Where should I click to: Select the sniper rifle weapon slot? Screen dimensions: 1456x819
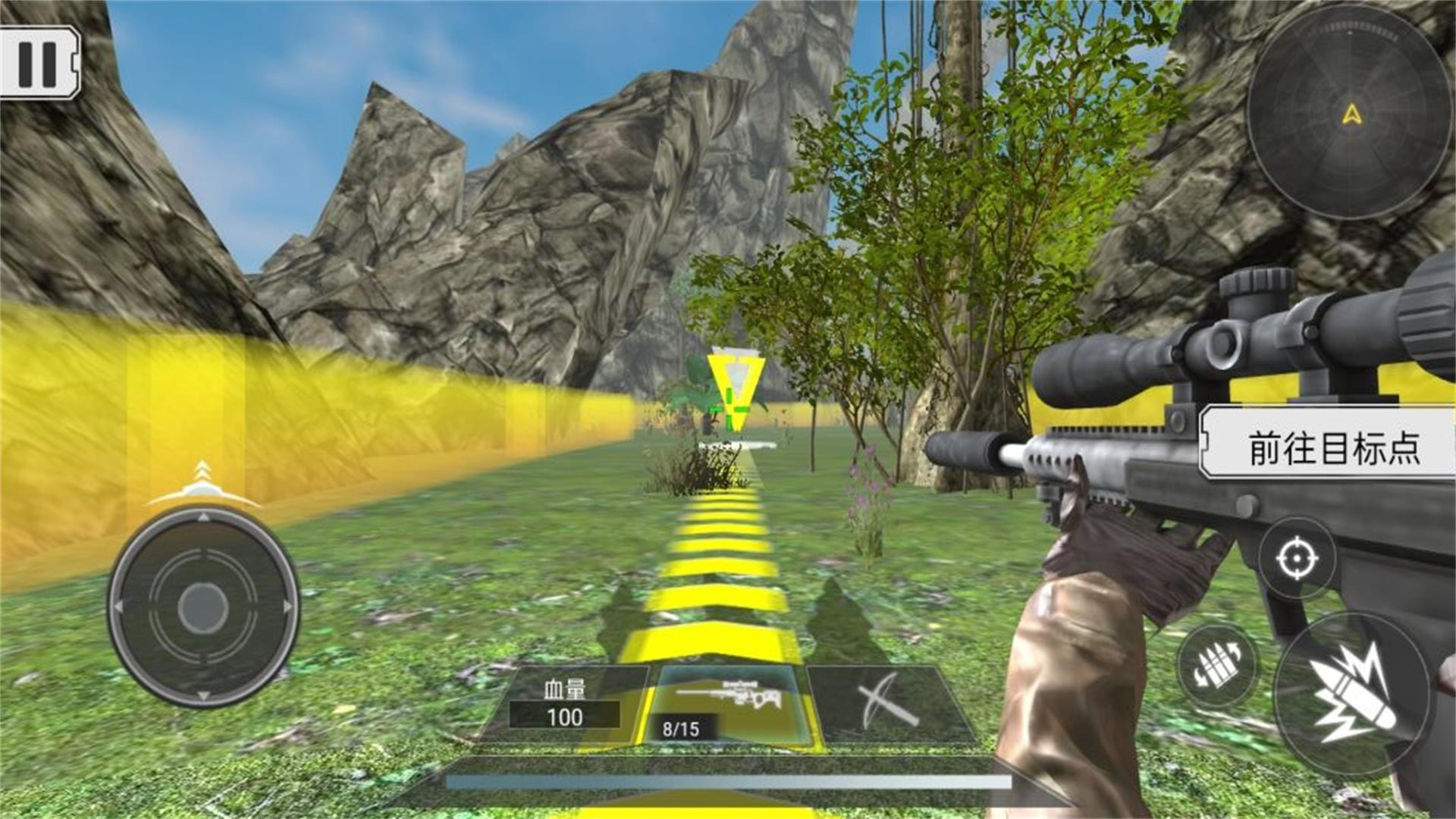(x=726, y=705)
